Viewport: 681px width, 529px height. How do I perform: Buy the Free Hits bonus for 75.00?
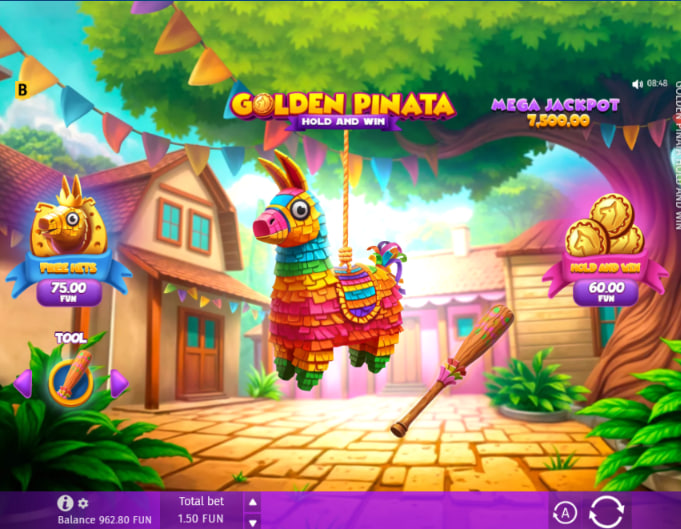coord(66,288)
